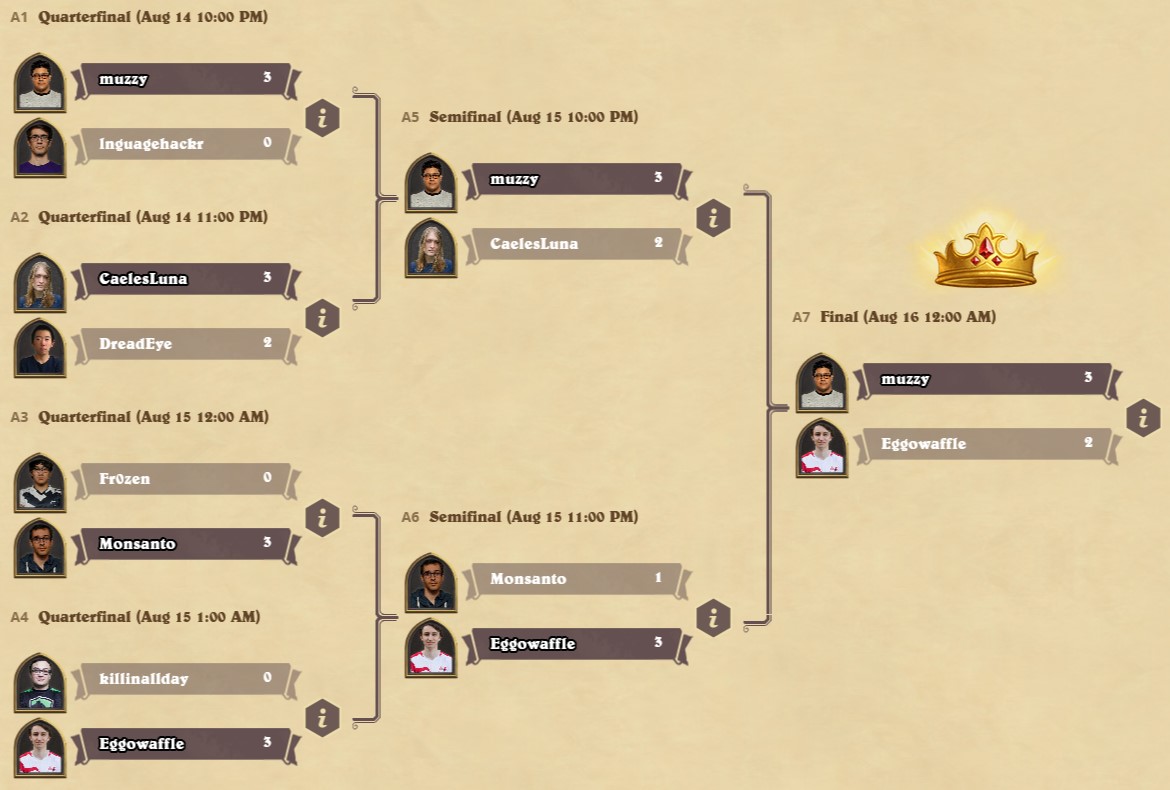Show details for the CaelesLuna vs DreadEye quarterfinal
This screenshot has height=790, width=1170.
click(x=322, y=318)
